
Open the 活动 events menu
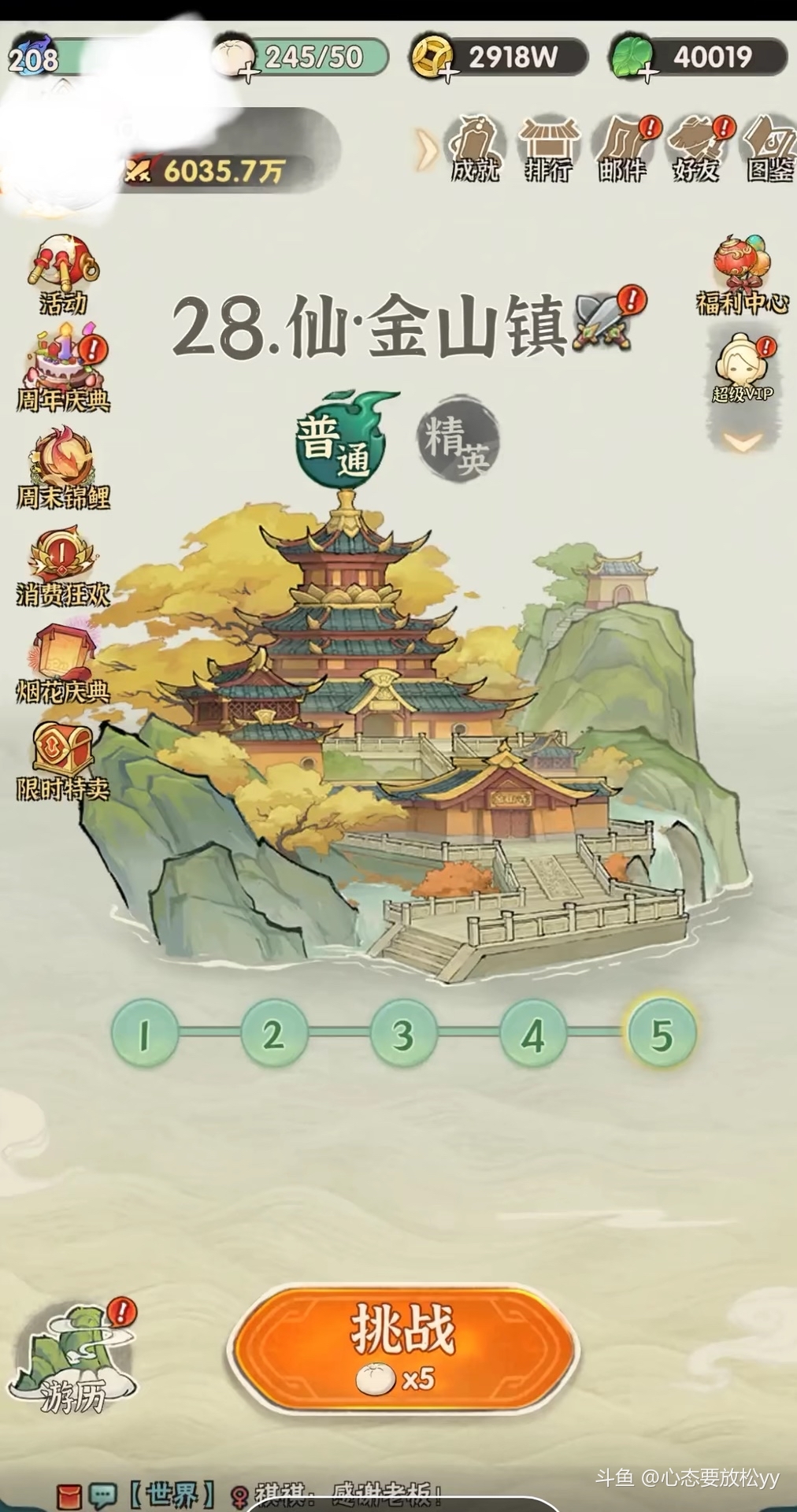coord(63,273)
